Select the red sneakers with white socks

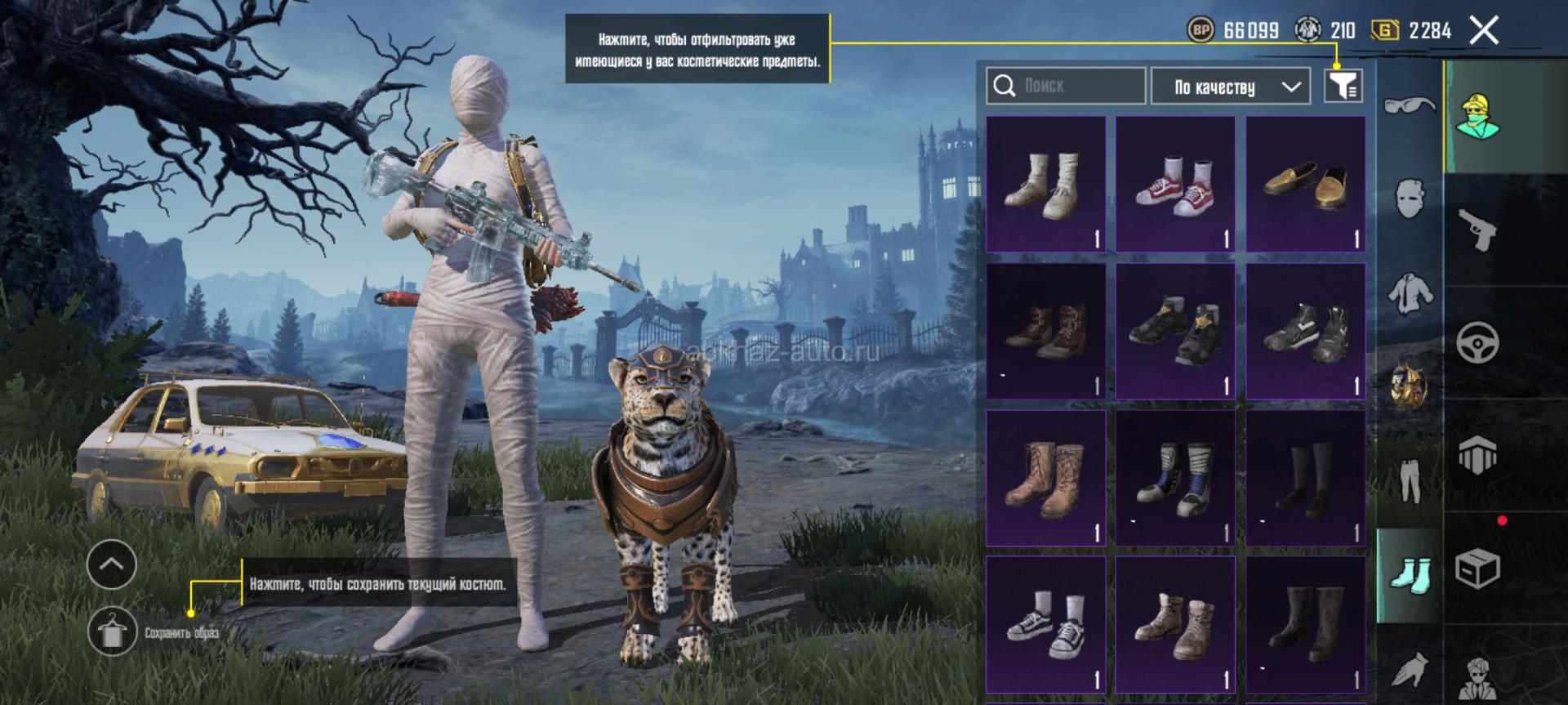click(x=1175, y=185)
